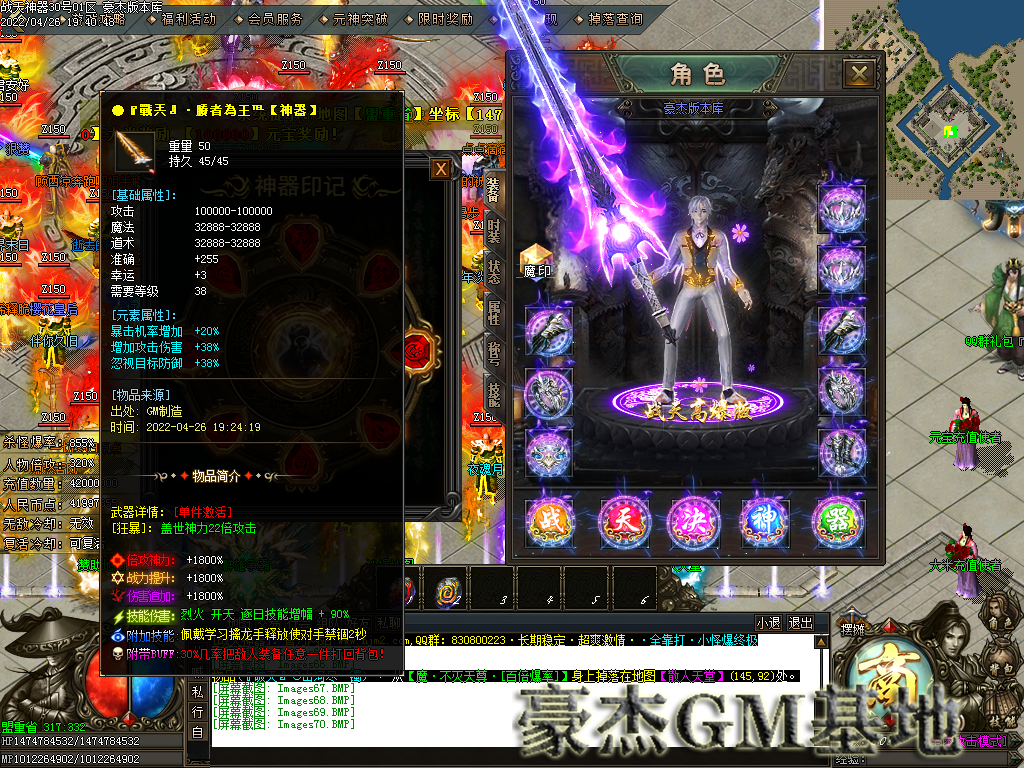1024x768 pixels.
Task: Close the 角色 character panel
Action: point(859,73)
